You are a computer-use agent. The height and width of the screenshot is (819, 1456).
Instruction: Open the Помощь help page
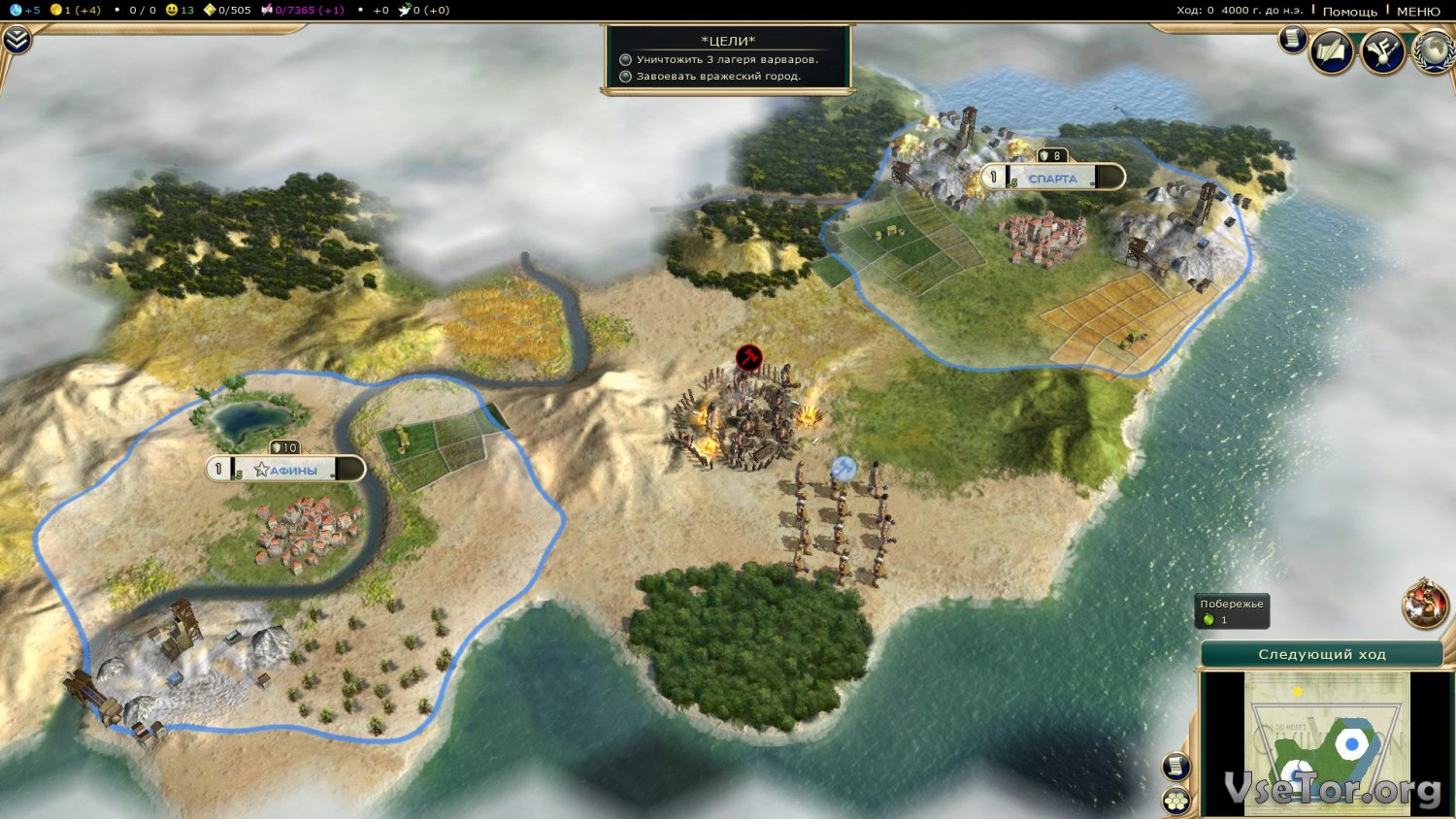1349,11
